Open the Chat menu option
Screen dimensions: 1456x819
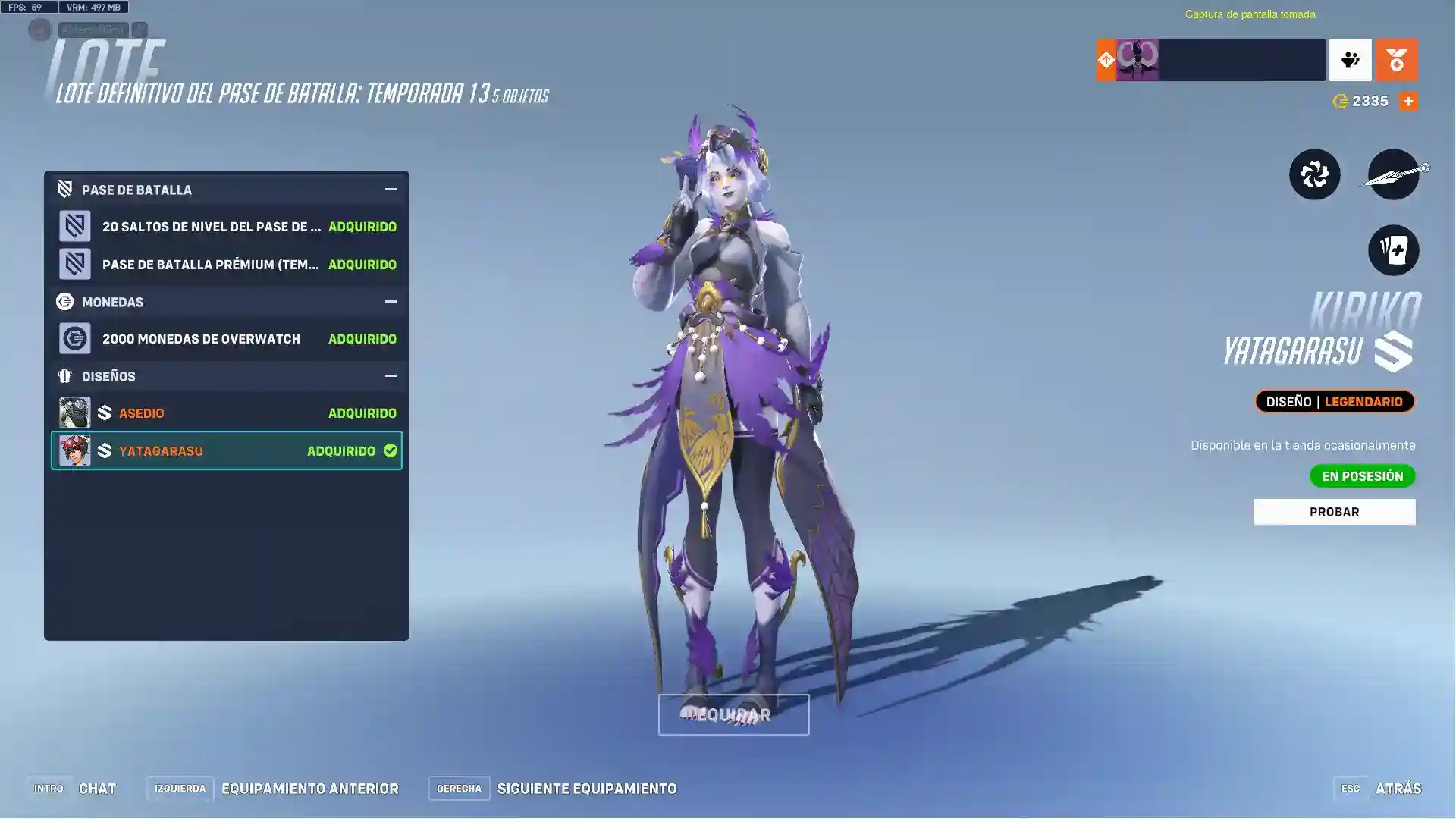(97, 788)
